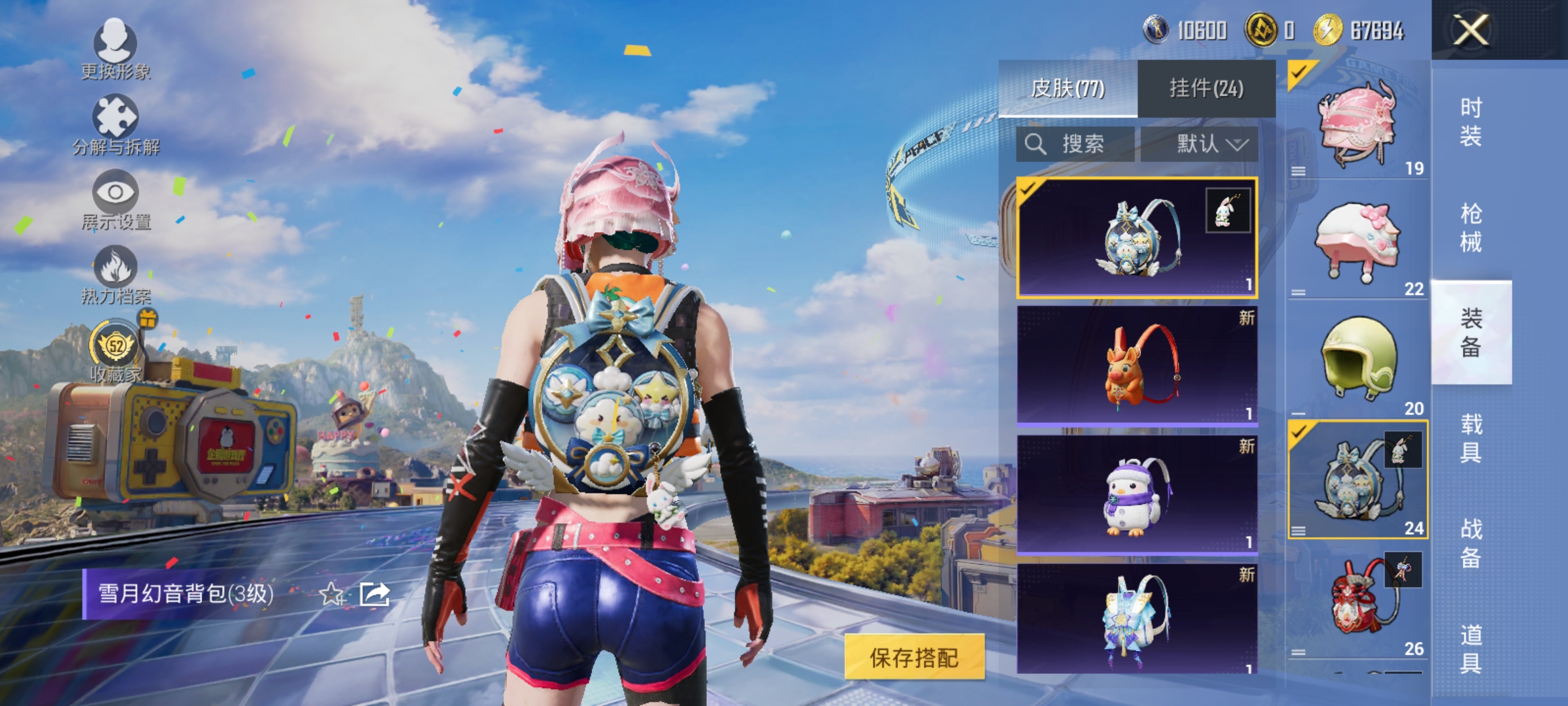Click the search magnifier icon
1568x706 pixels.
[x=1037, y=145]
